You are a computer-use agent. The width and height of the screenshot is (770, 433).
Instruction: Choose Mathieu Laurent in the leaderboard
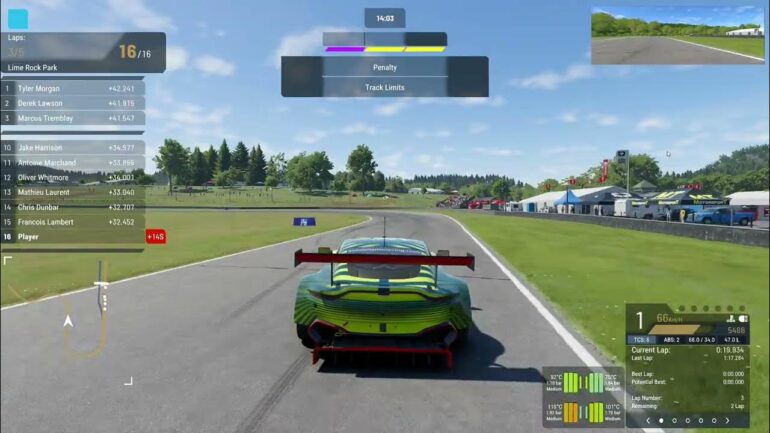70,192
